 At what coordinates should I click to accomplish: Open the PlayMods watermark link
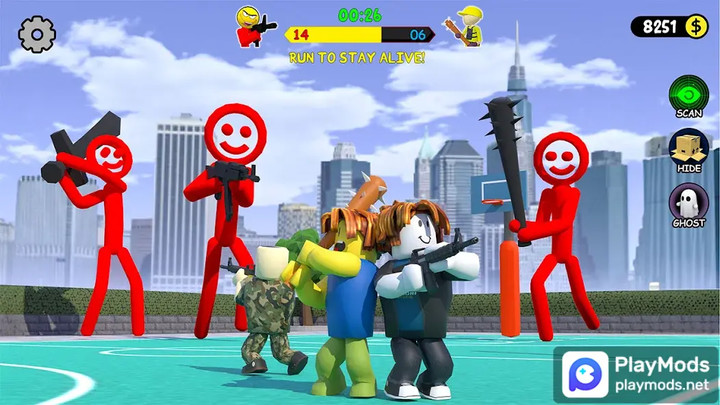[635, 372]
